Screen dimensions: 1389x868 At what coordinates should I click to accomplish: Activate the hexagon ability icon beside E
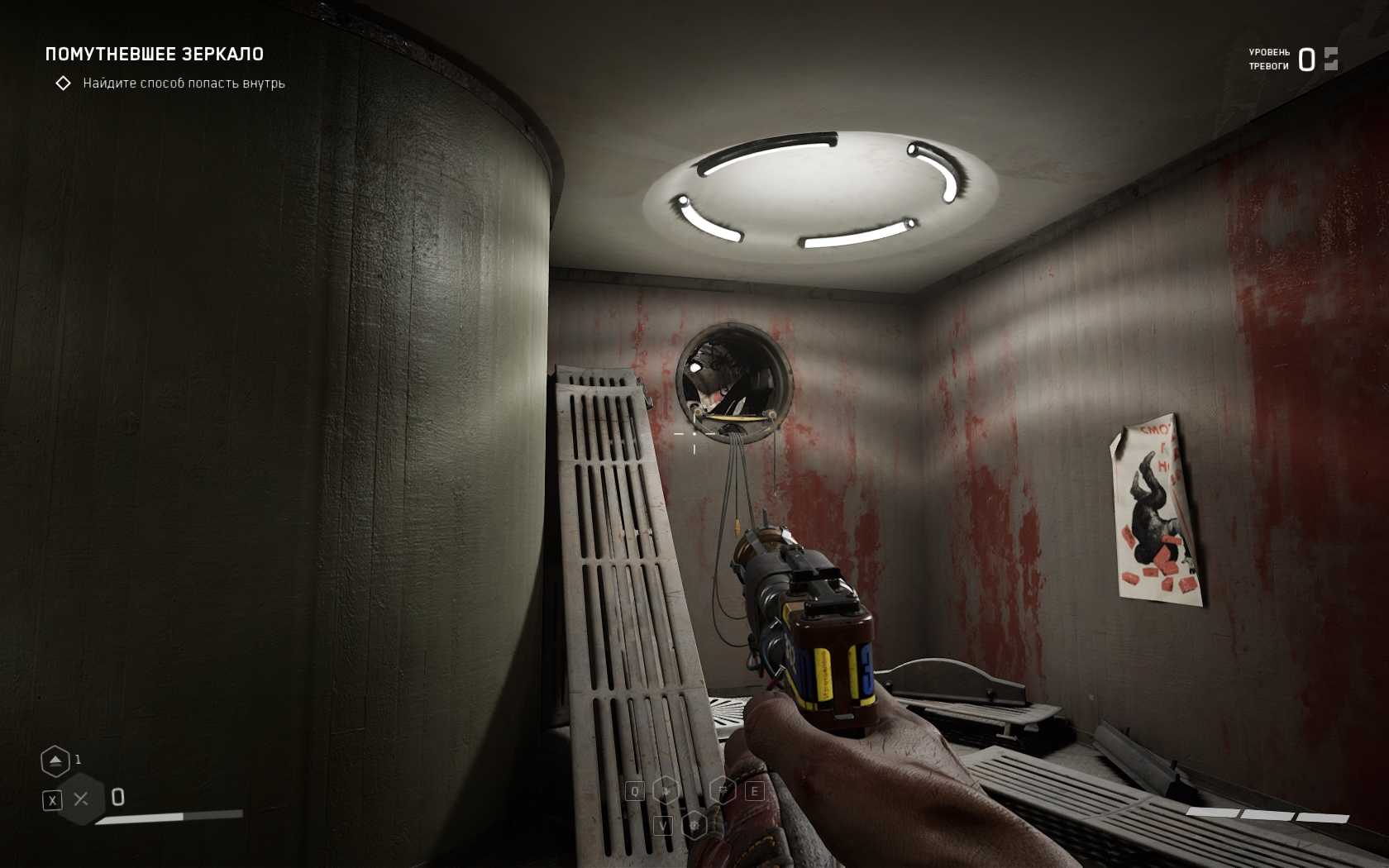tap(723, 791)
